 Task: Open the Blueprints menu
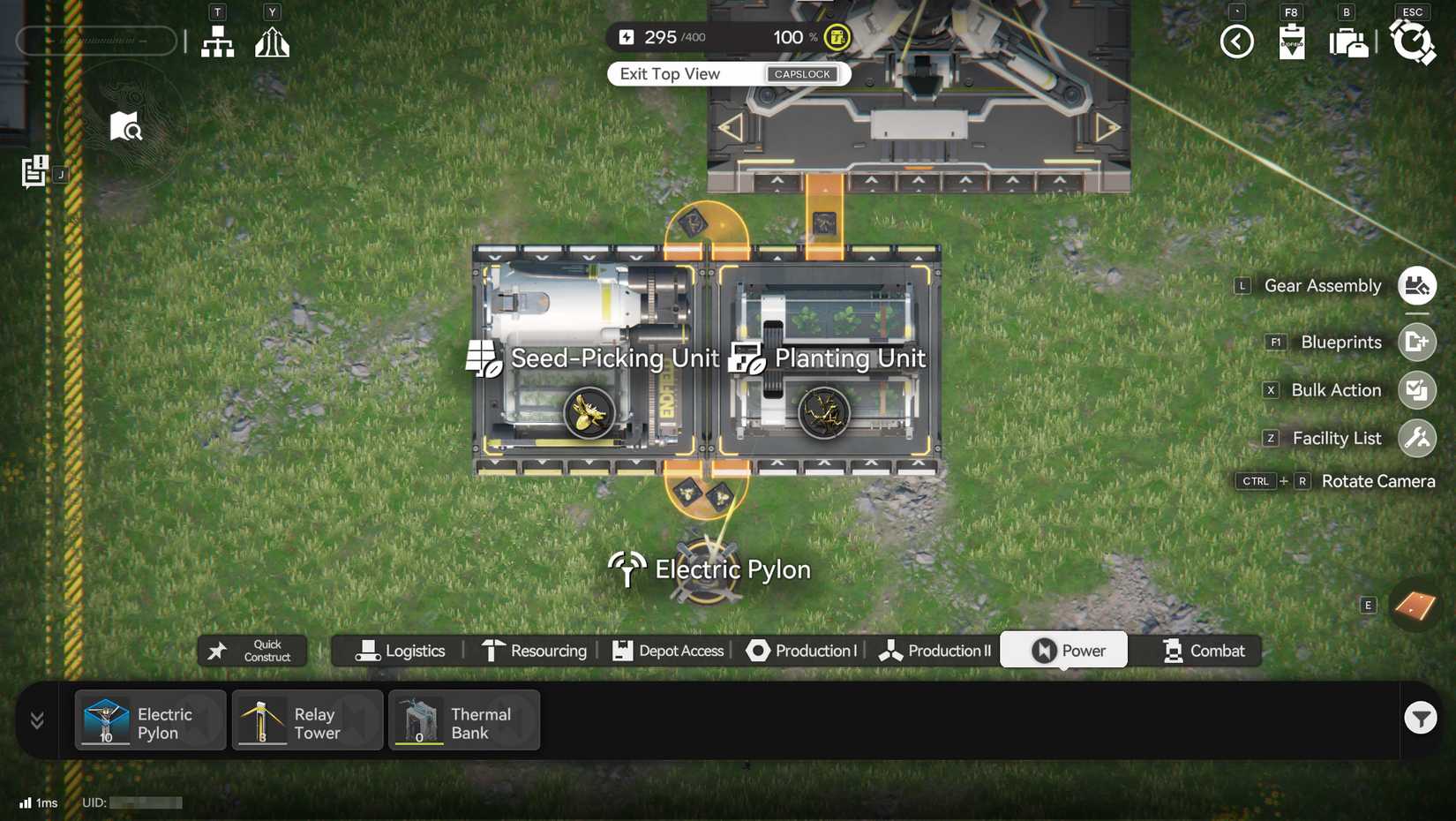1417,342
